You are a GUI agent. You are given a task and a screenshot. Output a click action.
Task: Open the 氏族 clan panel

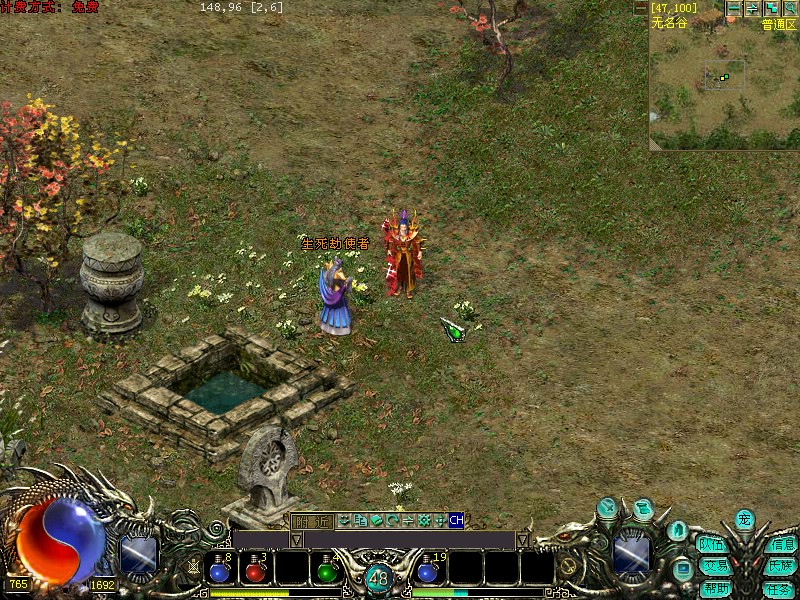tap(782, 566)
